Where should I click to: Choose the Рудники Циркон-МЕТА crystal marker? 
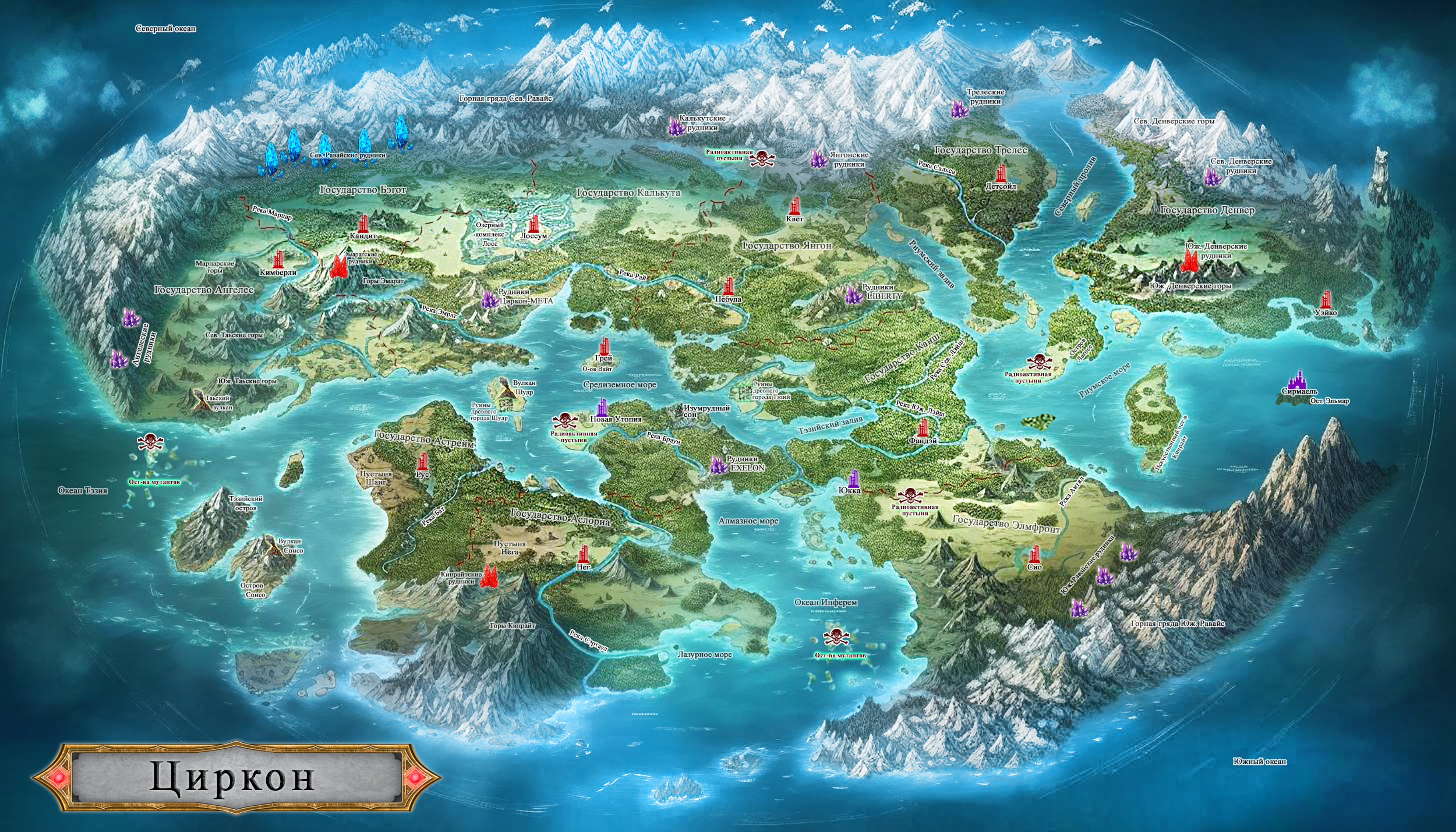pyautogui.click(x=489, y=299)
